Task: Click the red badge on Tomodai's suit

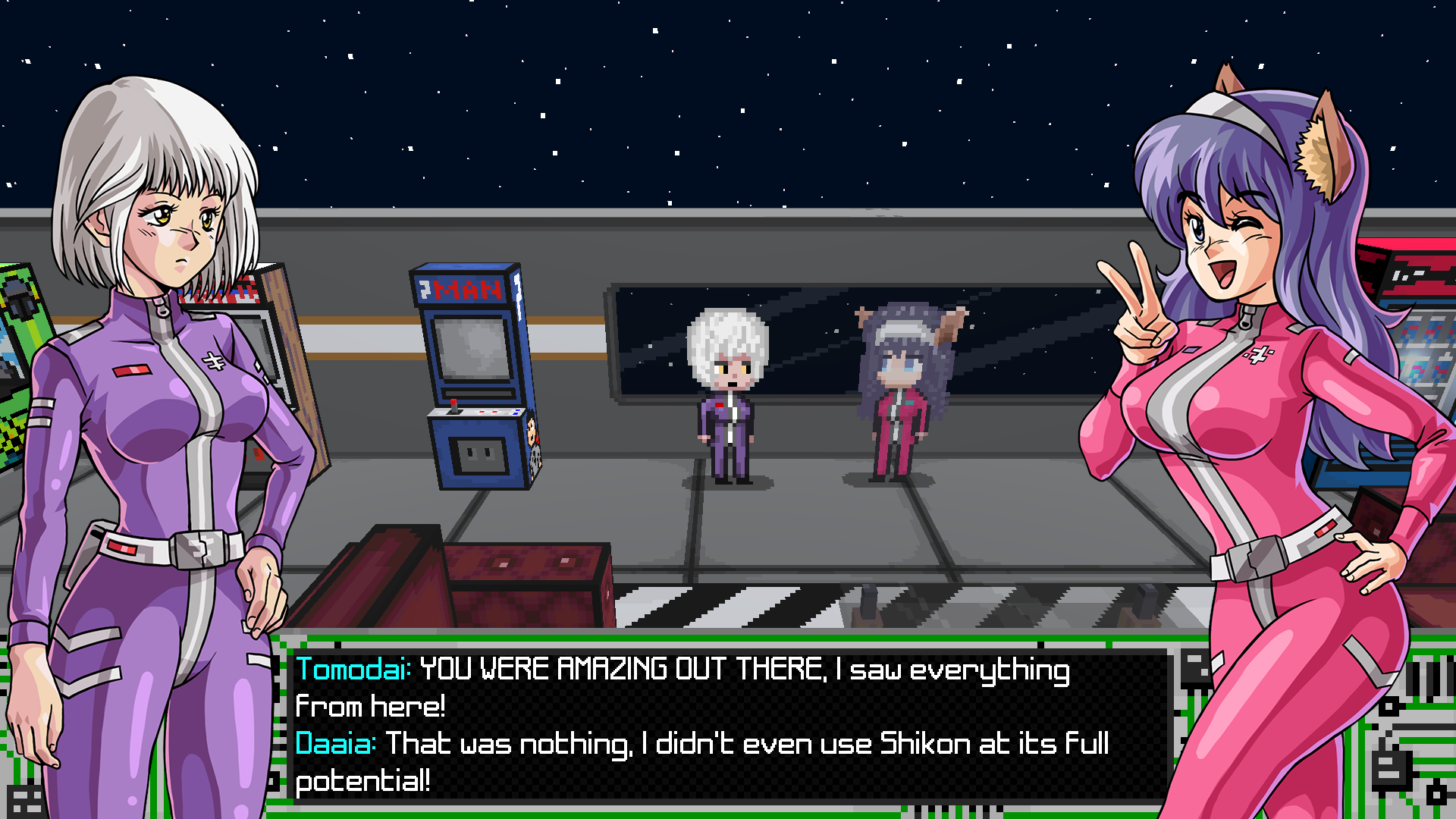Action: click(130, 371)
